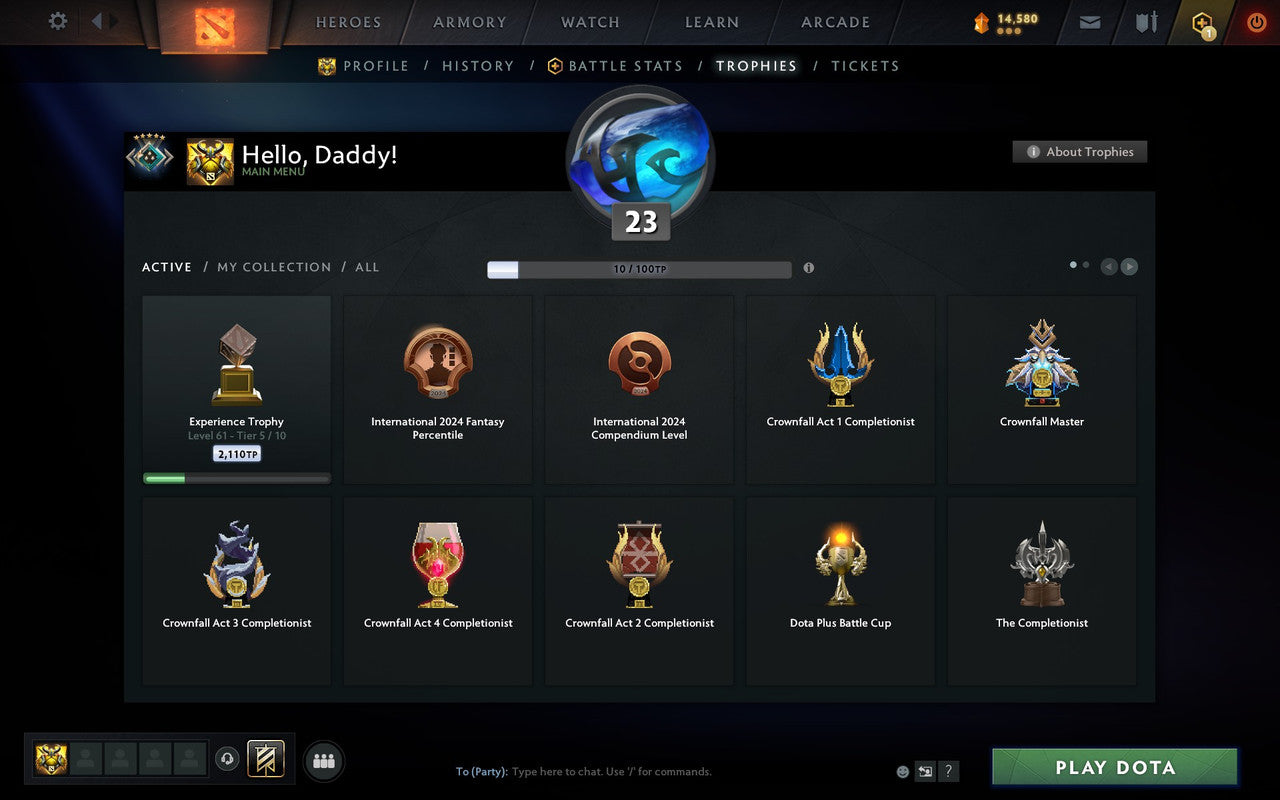This screenshot has width=1280, height=800.
Task: Click the info circle beside trophy progress
Action: tap(809, 268)
